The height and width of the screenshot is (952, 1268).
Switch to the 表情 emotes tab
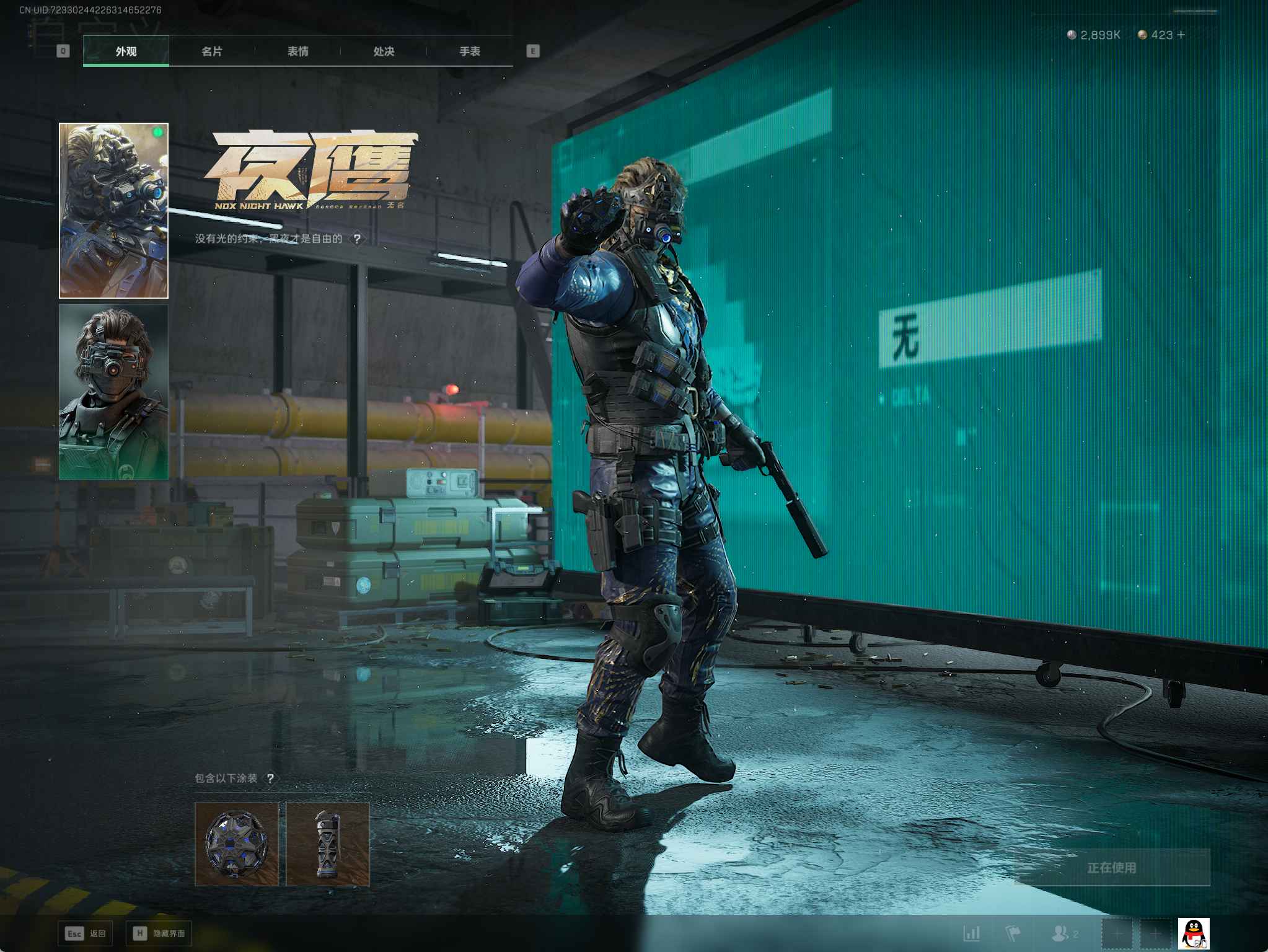(298, 51)
